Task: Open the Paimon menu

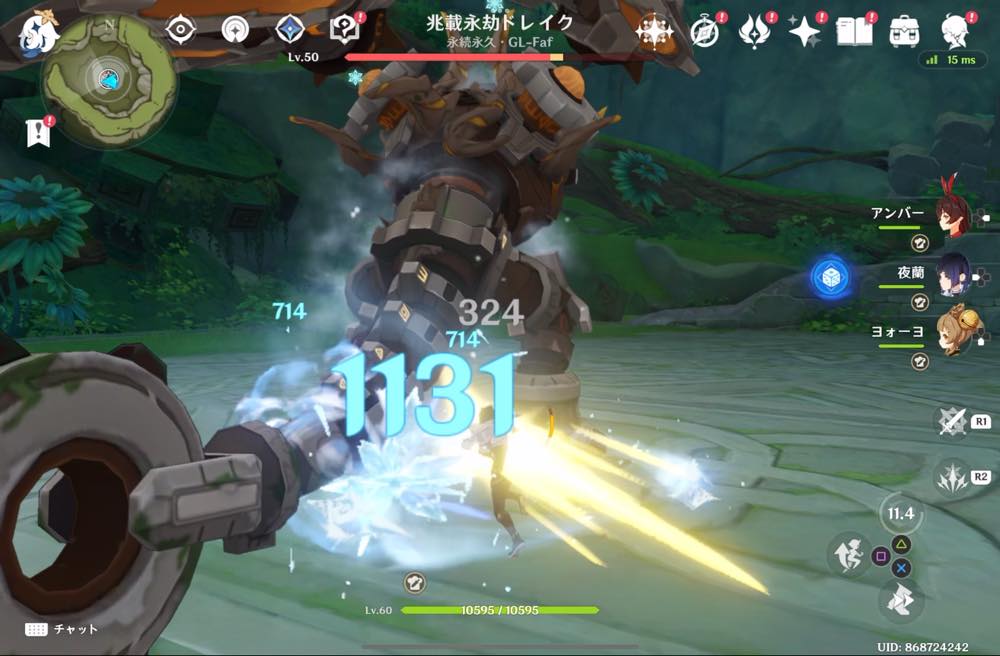Action: 39,30
